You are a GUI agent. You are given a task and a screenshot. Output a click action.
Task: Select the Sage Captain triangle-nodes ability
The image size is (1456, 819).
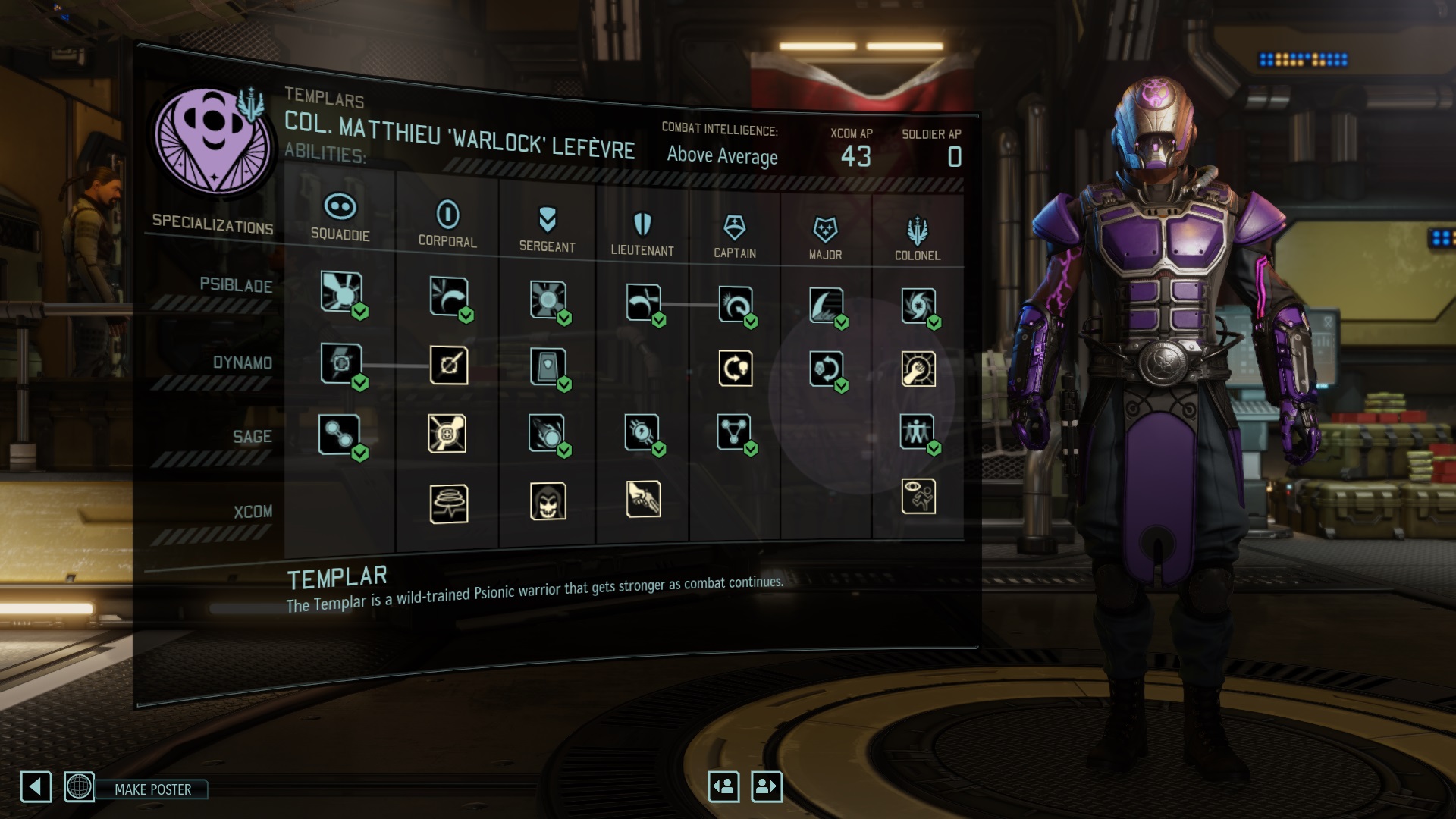733,431
